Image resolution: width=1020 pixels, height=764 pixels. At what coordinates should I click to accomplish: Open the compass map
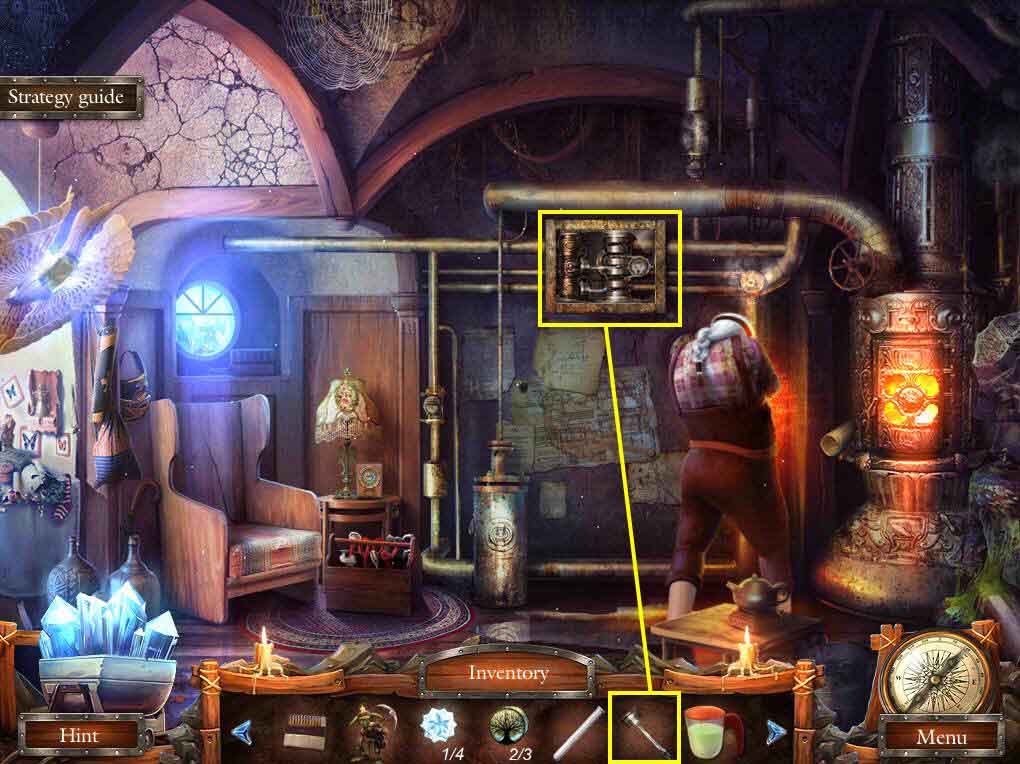coord(939,674)
